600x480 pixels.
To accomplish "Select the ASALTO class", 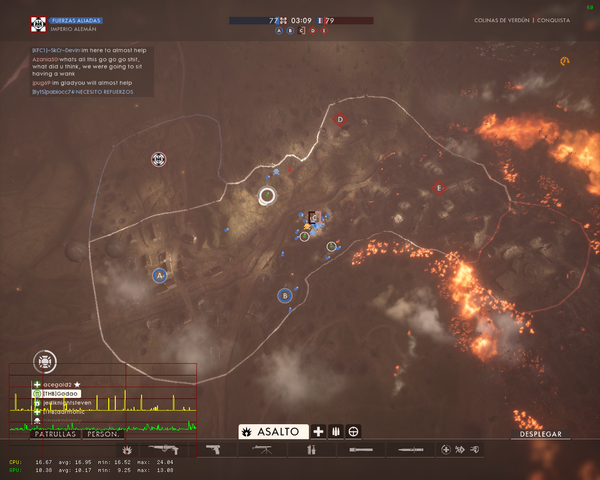I will (x=271, y=431).
